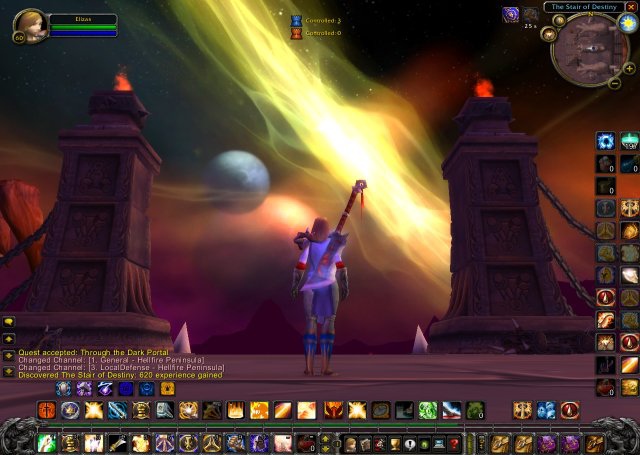
Task: Use the blue frost burst side-bar ability
Action: [605, 141]
